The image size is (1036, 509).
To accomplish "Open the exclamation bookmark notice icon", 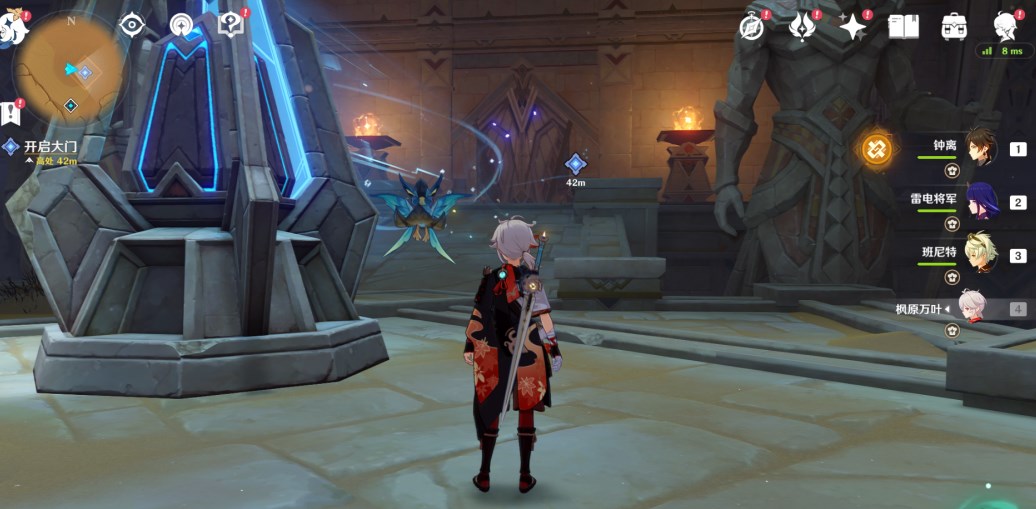I will tap(10, 112).
